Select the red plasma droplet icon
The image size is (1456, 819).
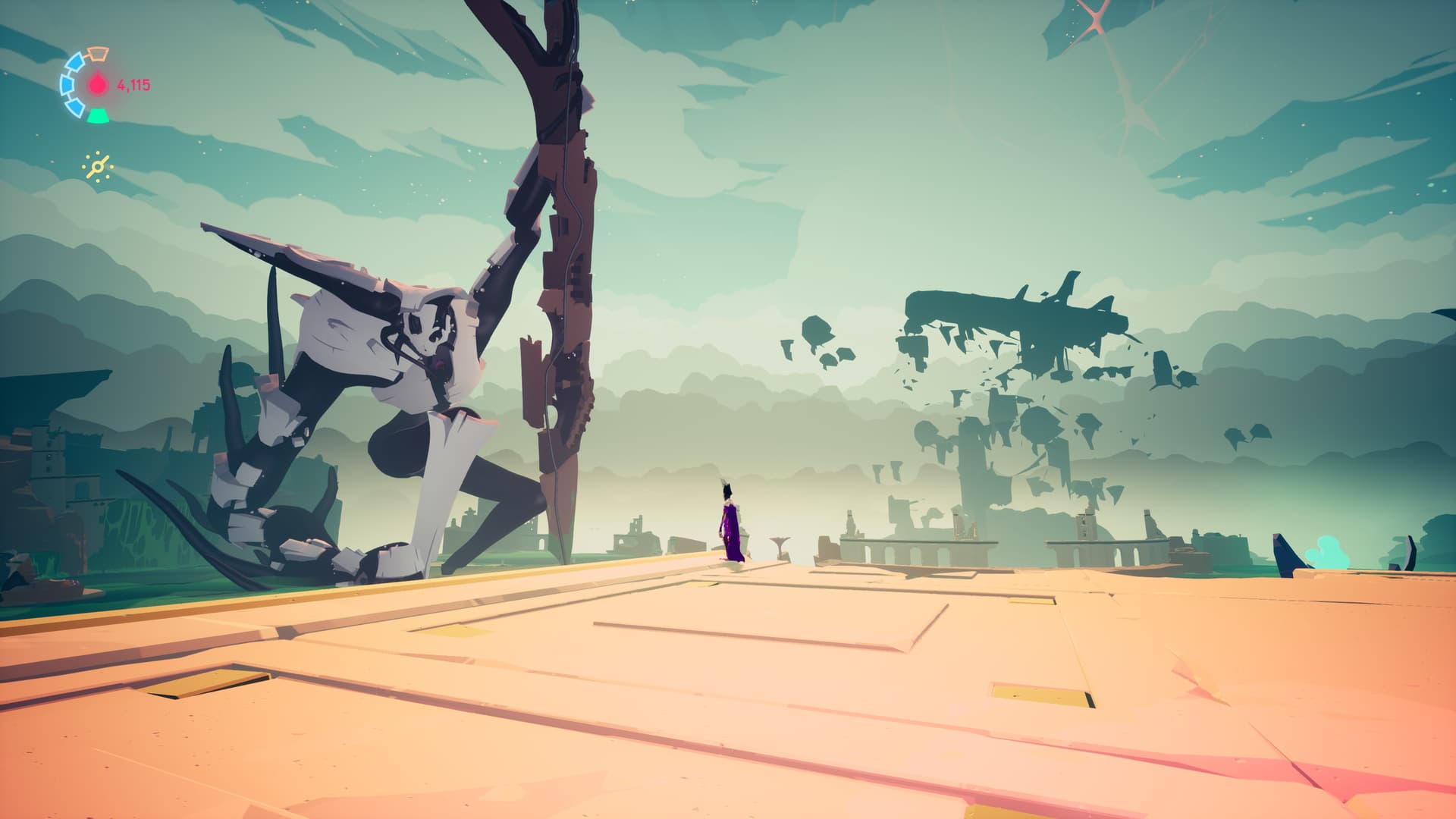[99, 84]
